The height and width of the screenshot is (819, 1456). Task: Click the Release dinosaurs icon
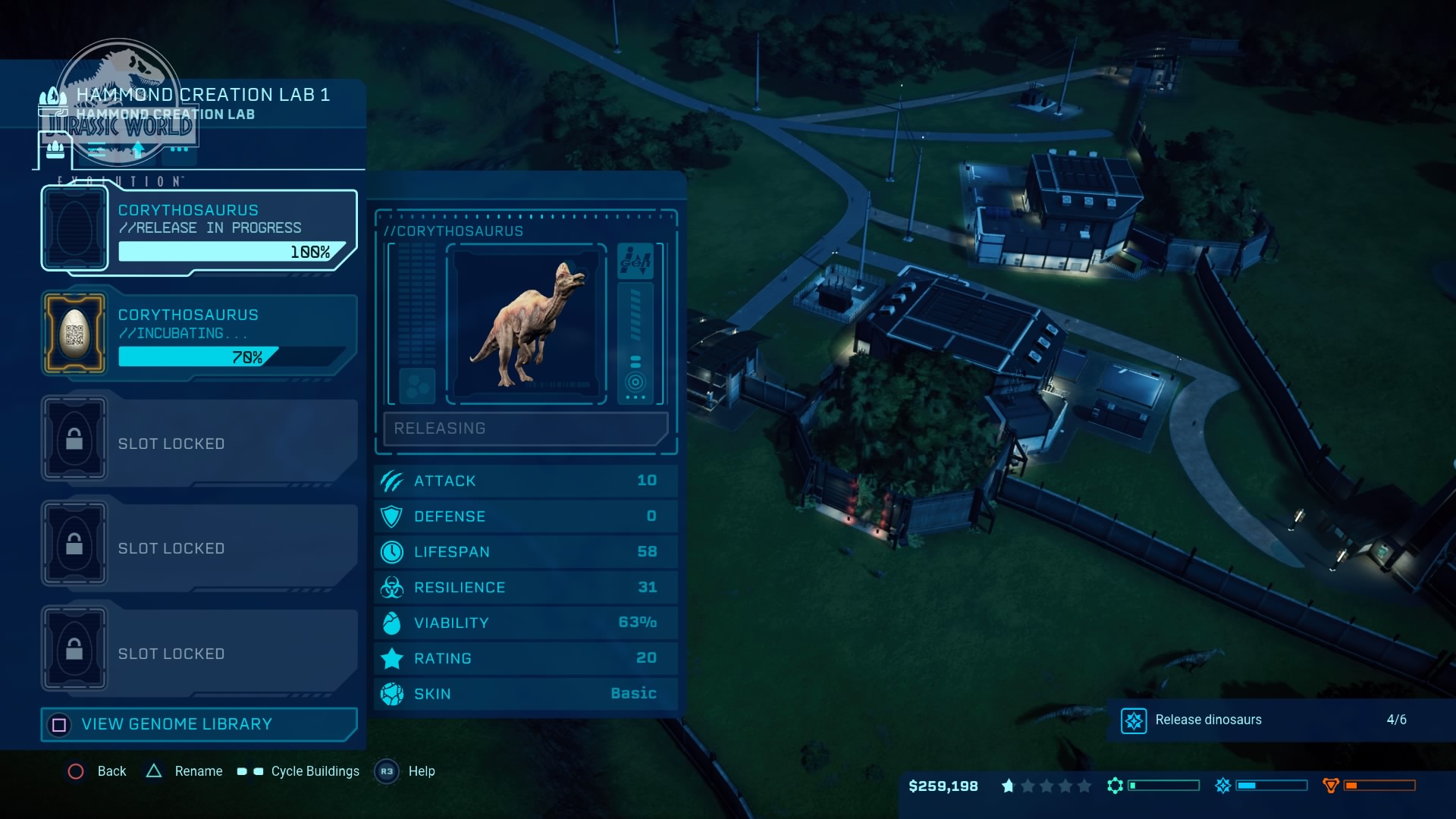tap(1134, 720)
